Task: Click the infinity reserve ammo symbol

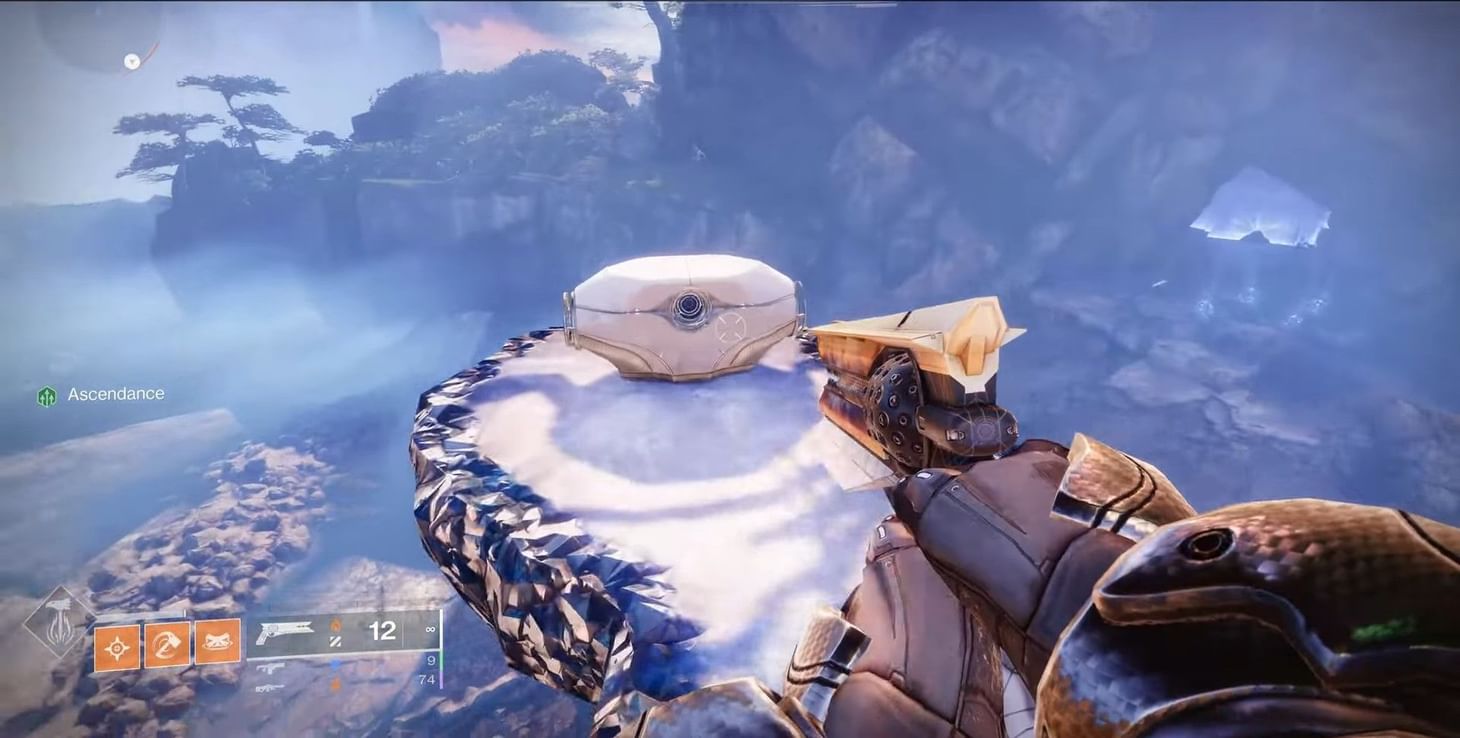Action: (432, 628)
